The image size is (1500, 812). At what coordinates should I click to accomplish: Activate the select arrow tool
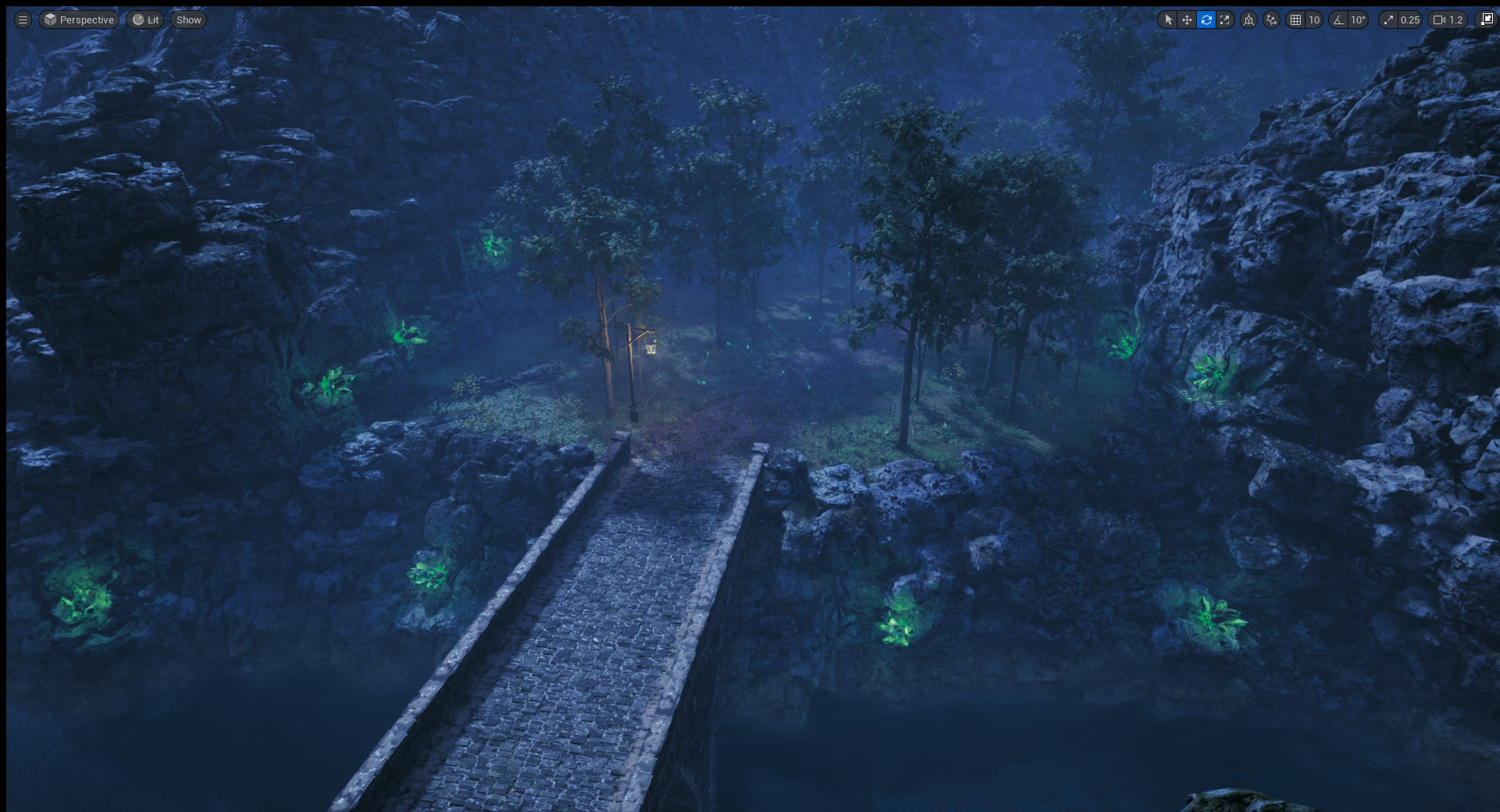1168,20
